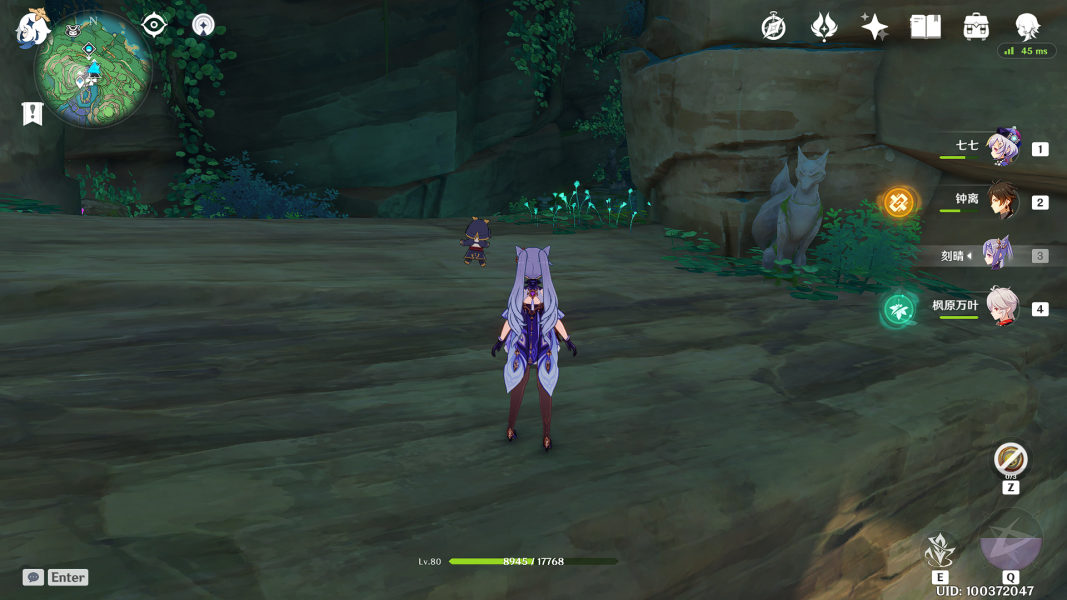
Task: Activate the elemental skill icon
Action: coord(939,550)
